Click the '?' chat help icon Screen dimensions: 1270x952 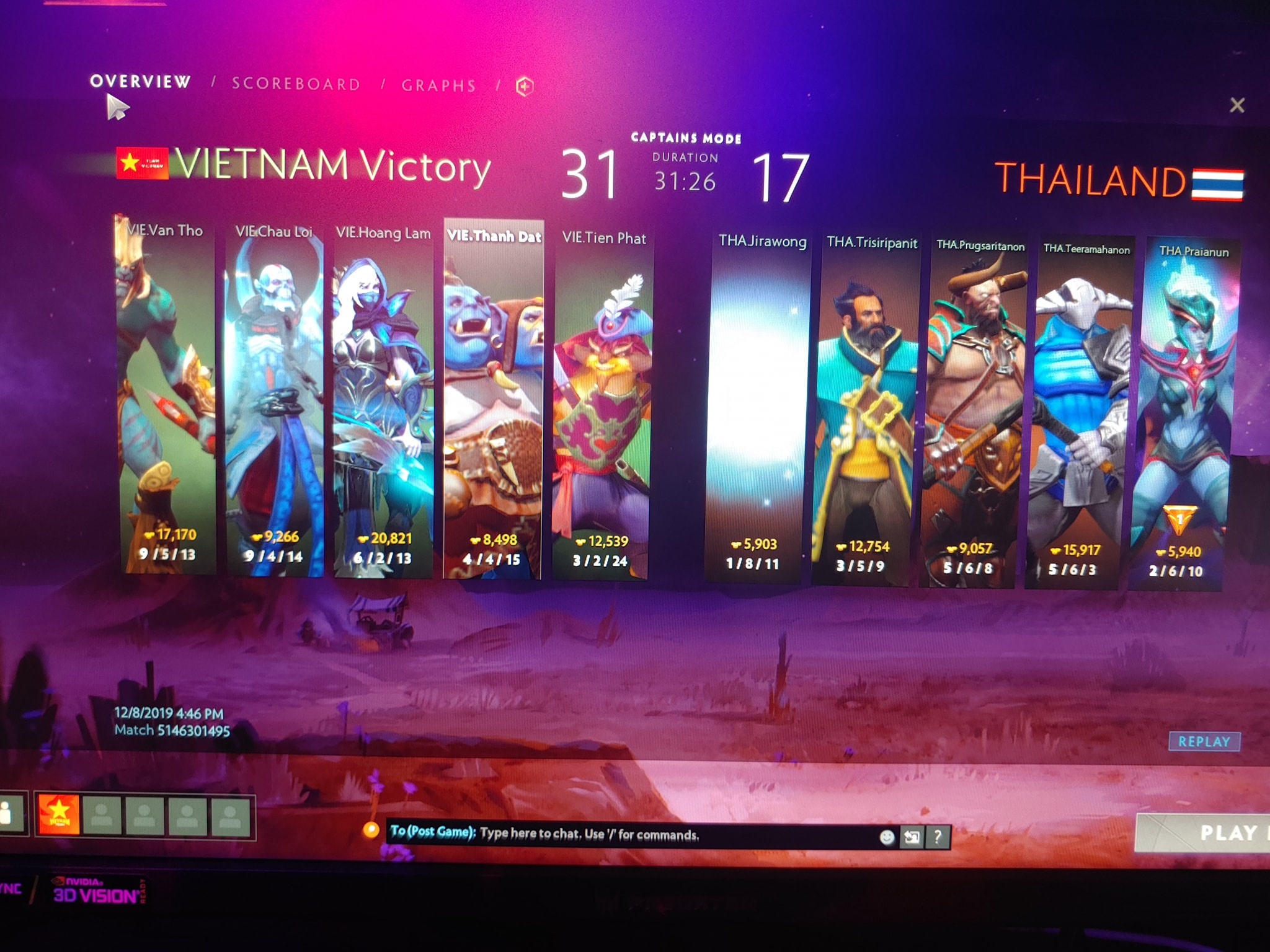(x=938, y=837)
